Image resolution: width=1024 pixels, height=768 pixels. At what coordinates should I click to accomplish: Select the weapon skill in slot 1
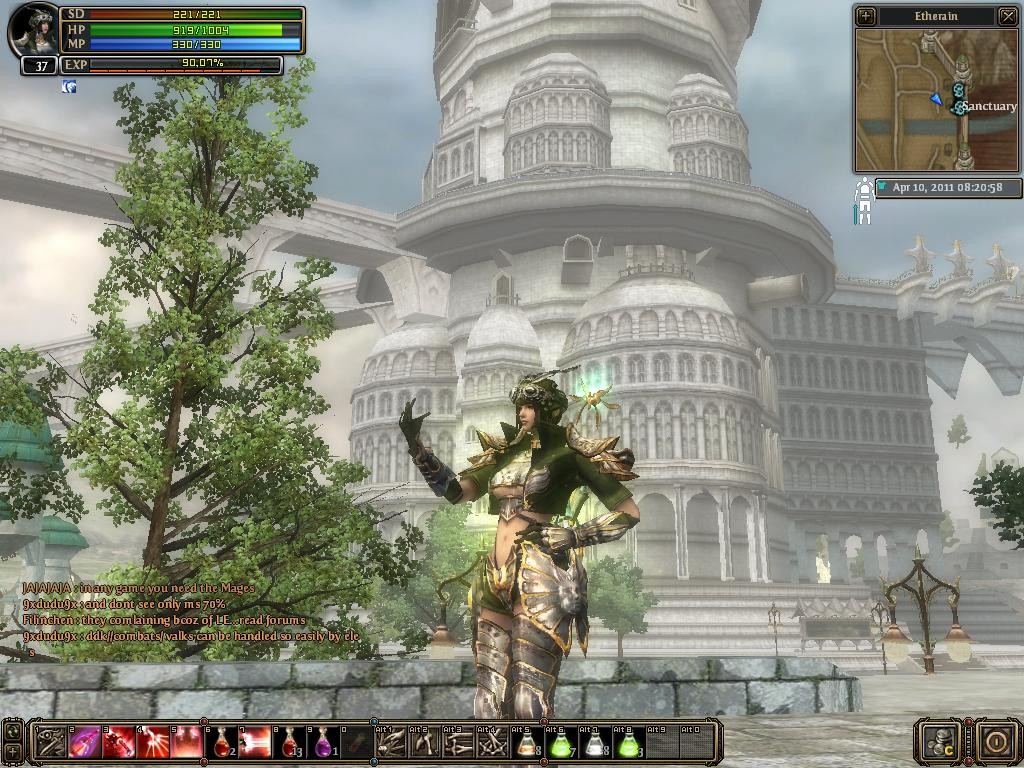50,742
